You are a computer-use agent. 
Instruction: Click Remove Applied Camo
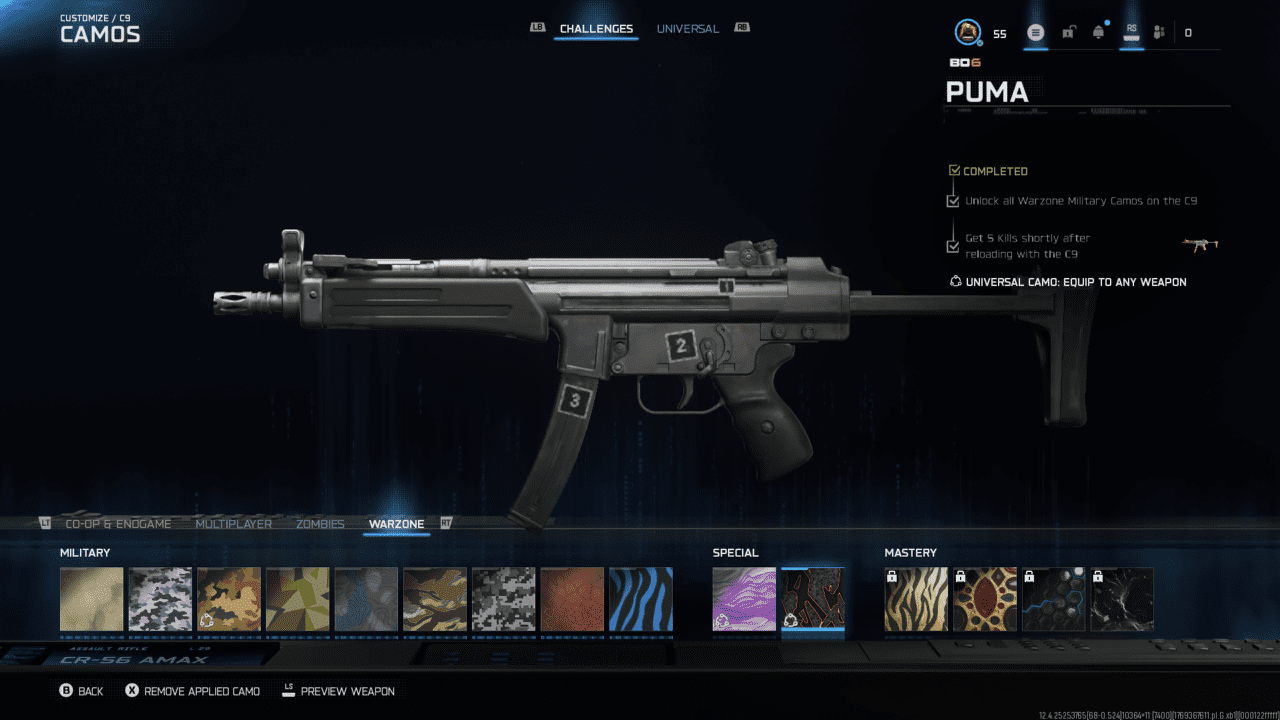point(193,691)
